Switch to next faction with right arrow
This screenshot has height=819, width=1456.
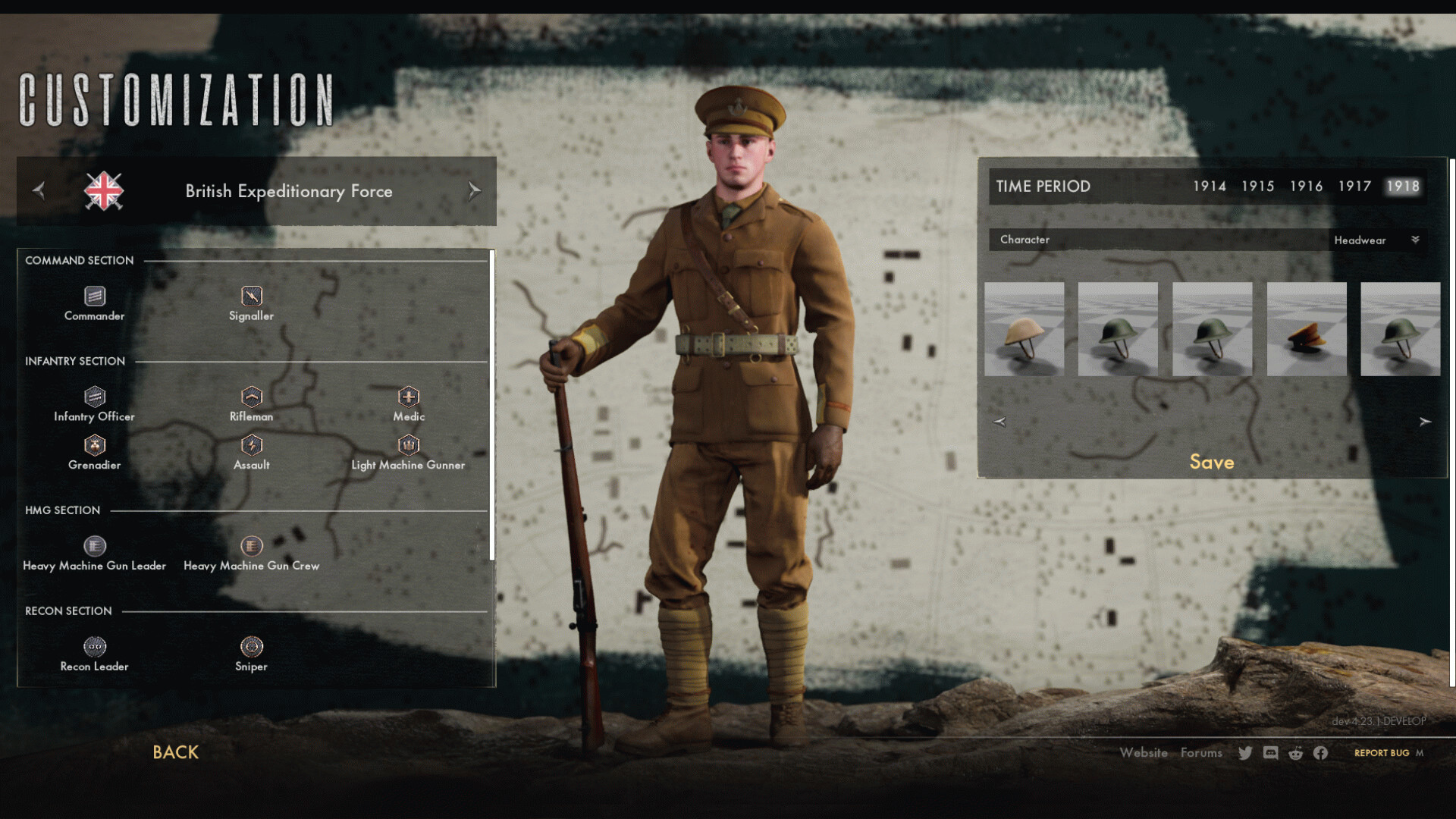pyautogui.click(x=474, y=191)
